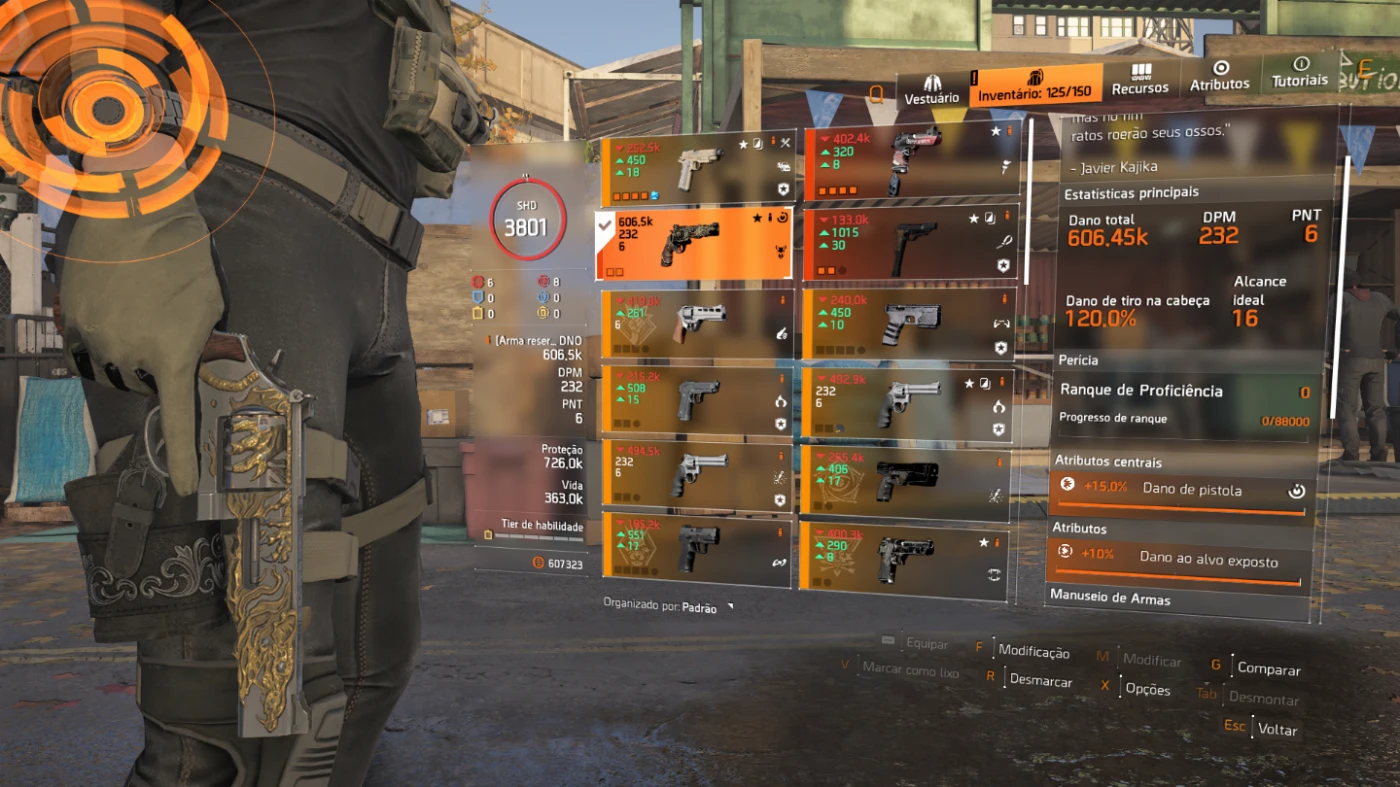This screenshot has width=1400, height=787.
Task: Select the 492.9k silver revolver slot
Action: coord(908,403)
